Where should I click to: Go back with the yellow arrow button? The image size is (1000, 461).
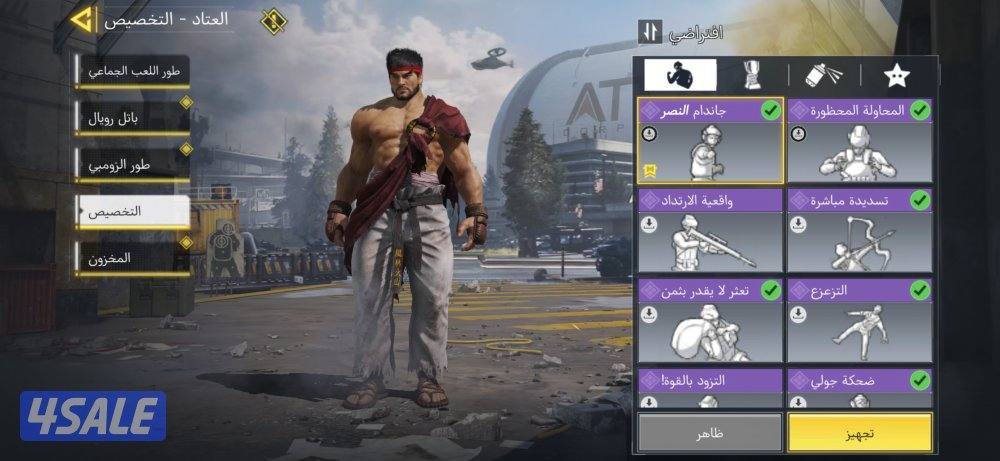84,18
